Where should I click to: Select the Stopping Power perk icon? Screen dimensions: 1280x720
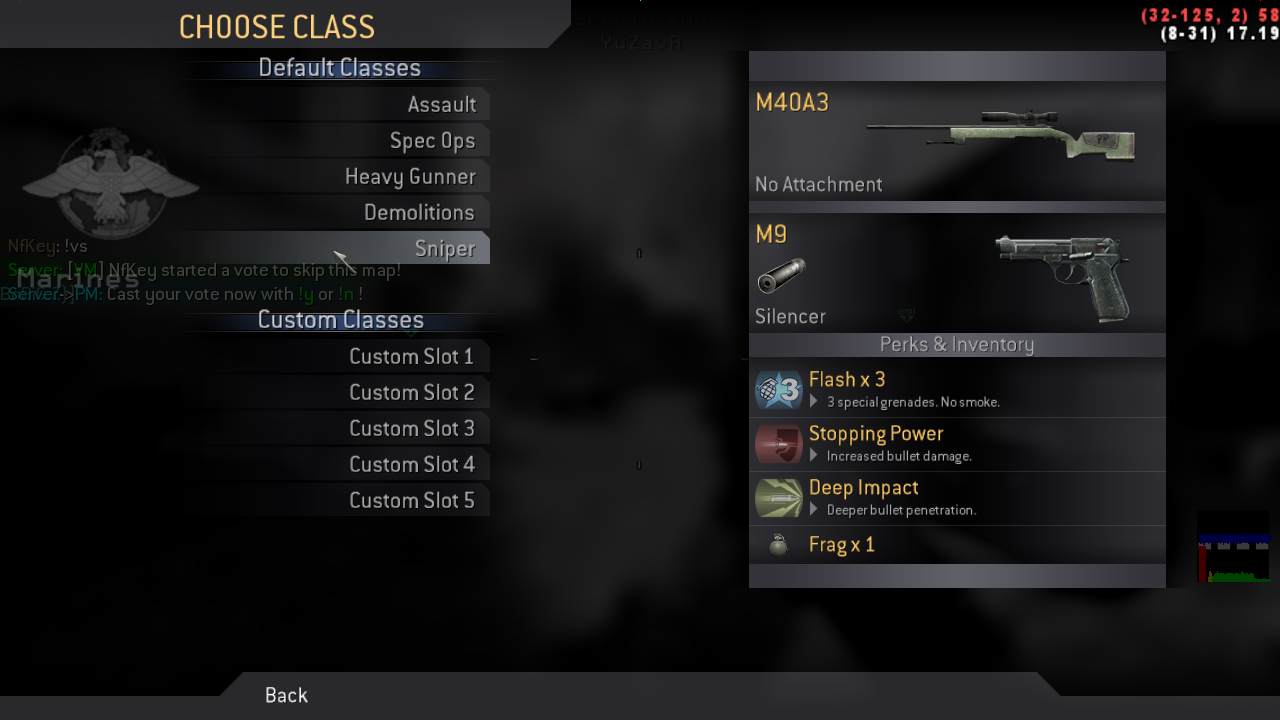[779, 444]
